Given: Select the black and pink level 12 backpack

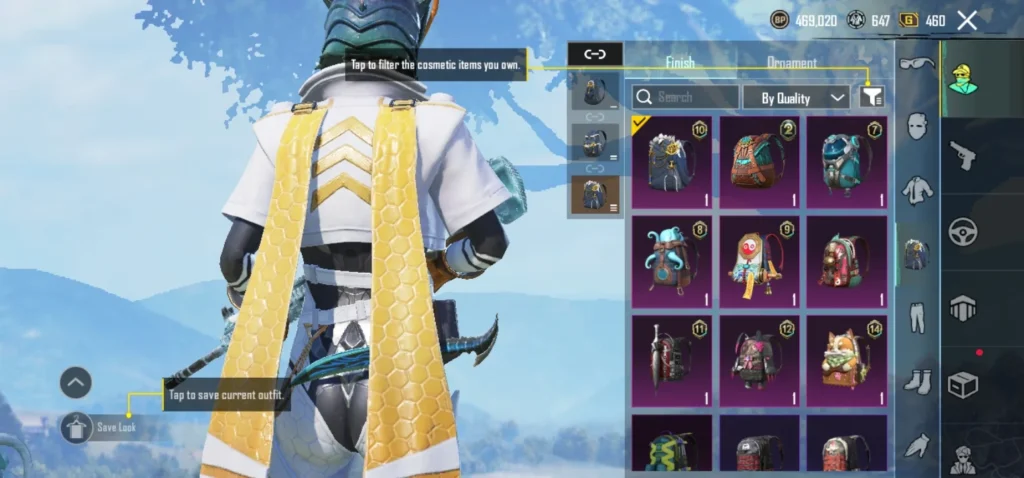Looking at the screenshot, I should (x=759, y=360).
